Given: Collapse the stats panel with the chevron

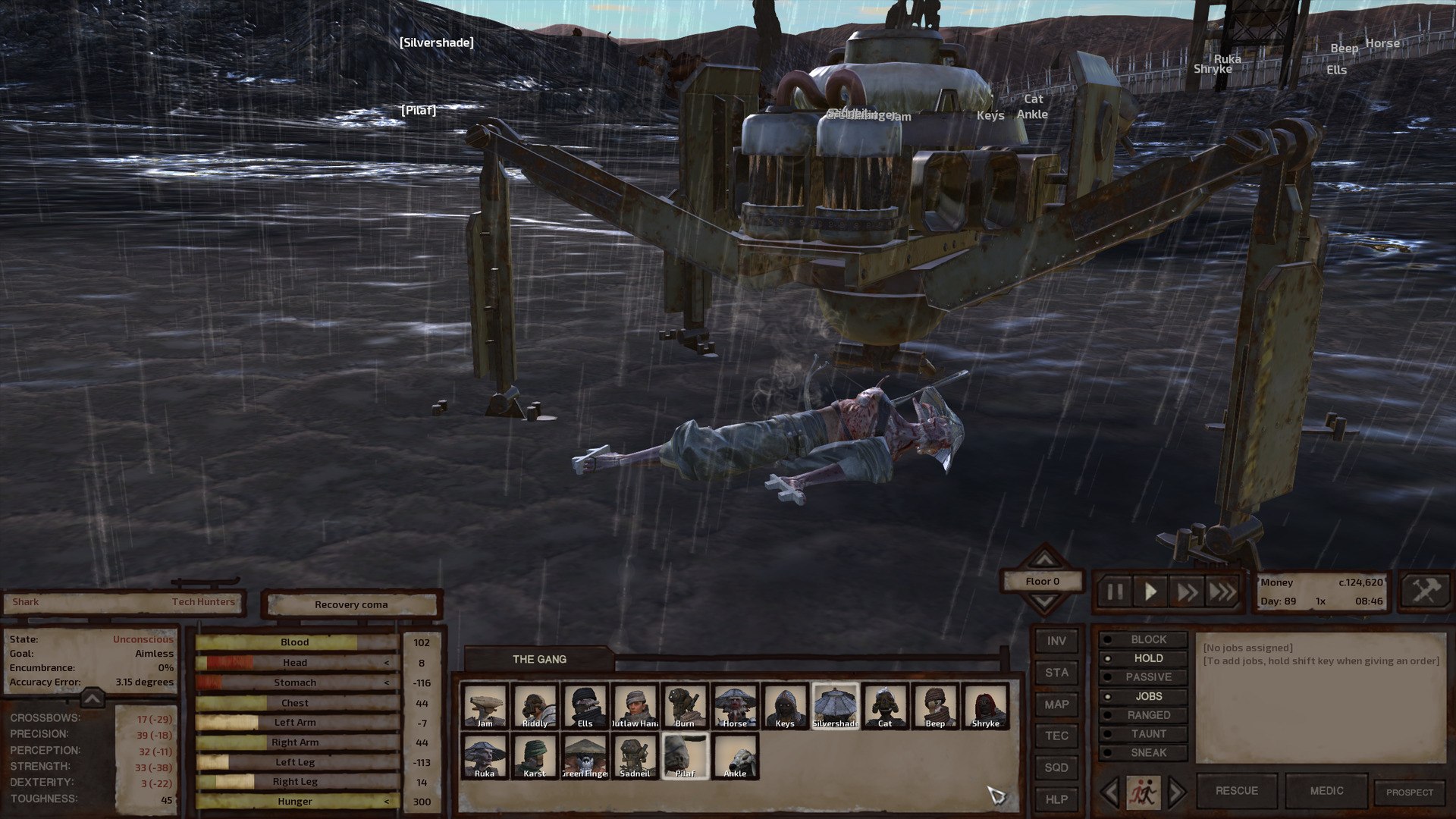Looking at the screenshot, I should point(91,699).
